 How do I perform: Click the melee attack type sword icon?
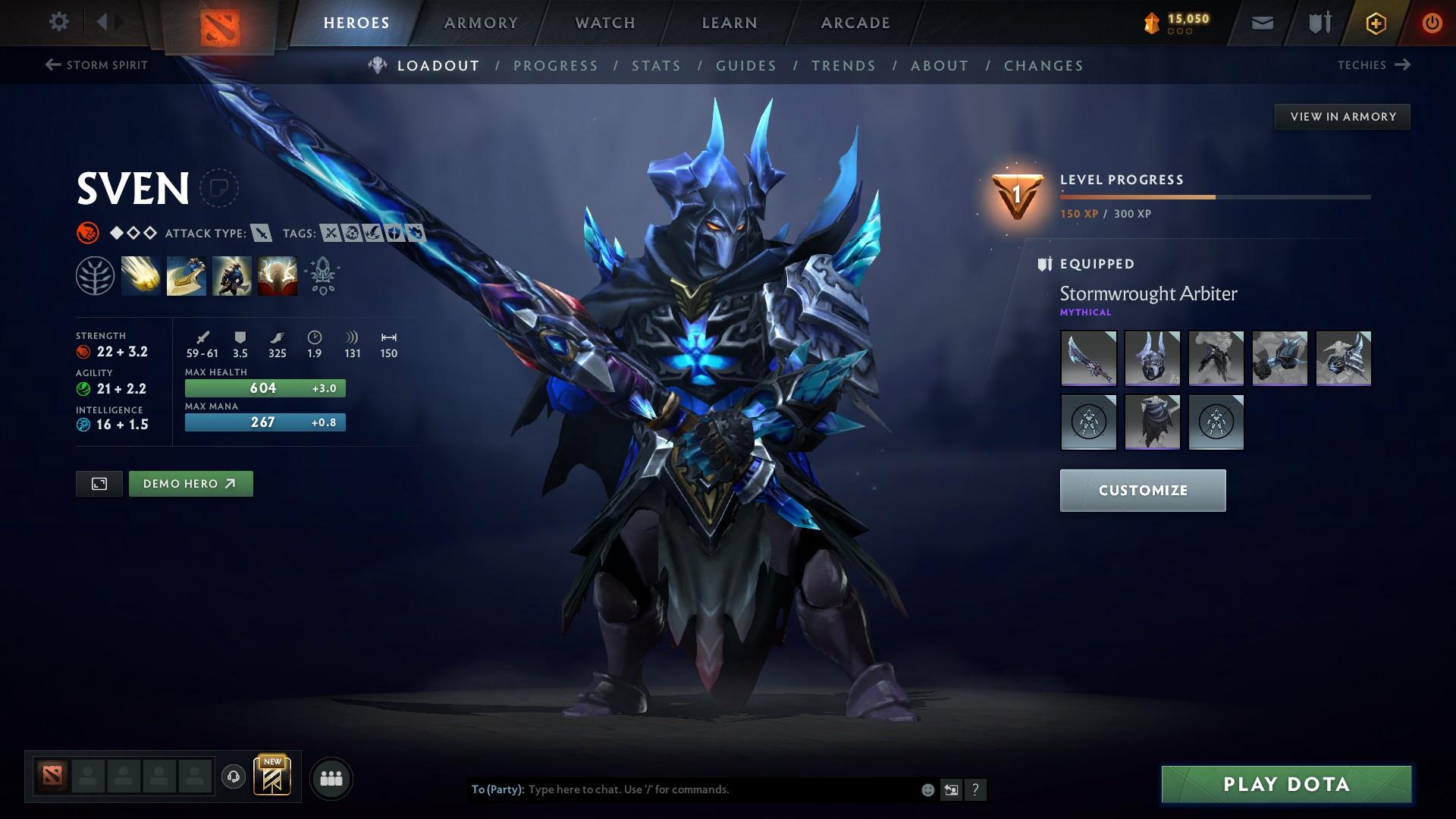(x=262, y=234)
